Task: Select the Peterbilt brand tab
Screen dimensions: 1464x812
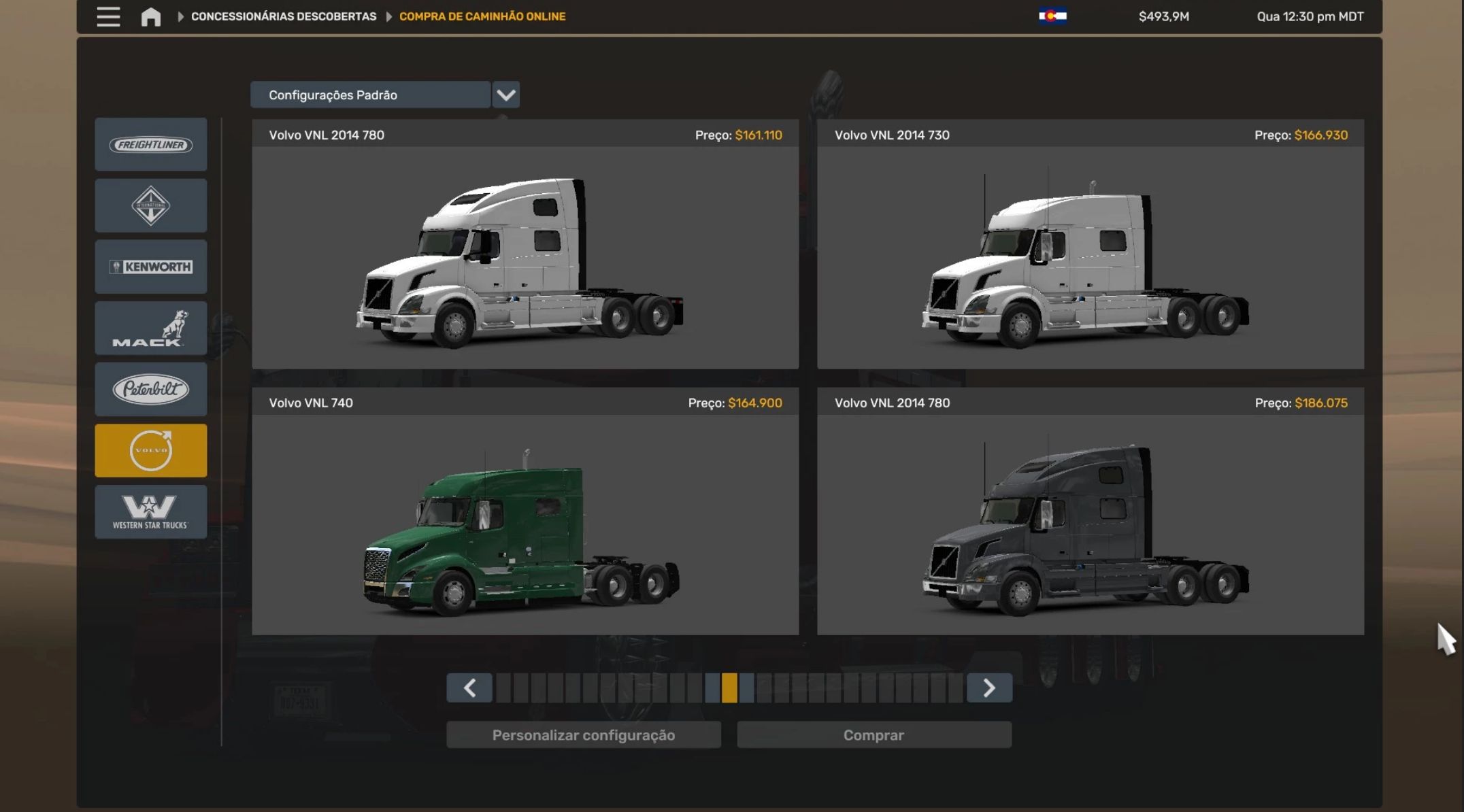Action: [x=151, y=389]
